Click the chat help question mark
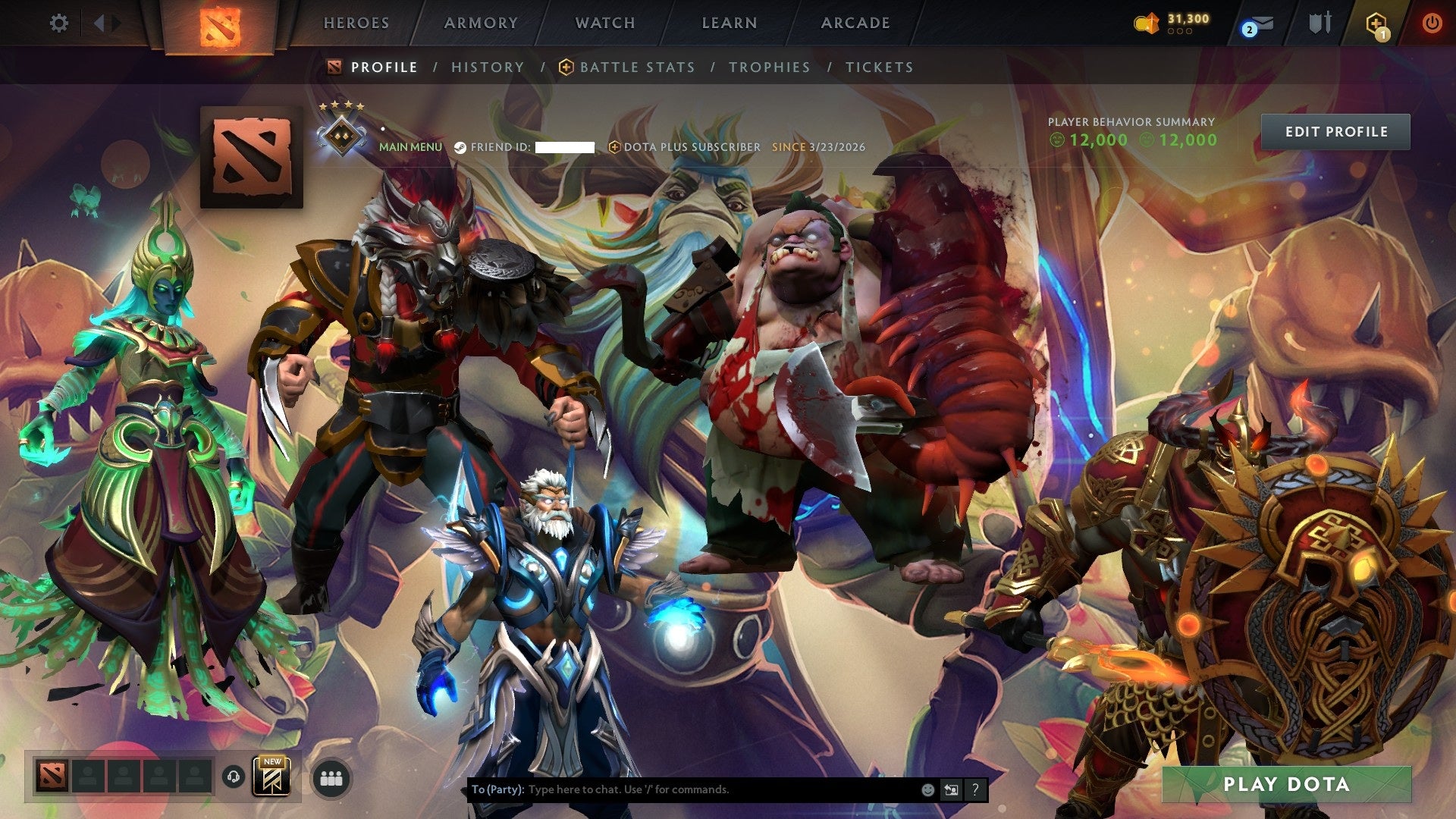The image size is (1456, 819). (x=974, y=789)
